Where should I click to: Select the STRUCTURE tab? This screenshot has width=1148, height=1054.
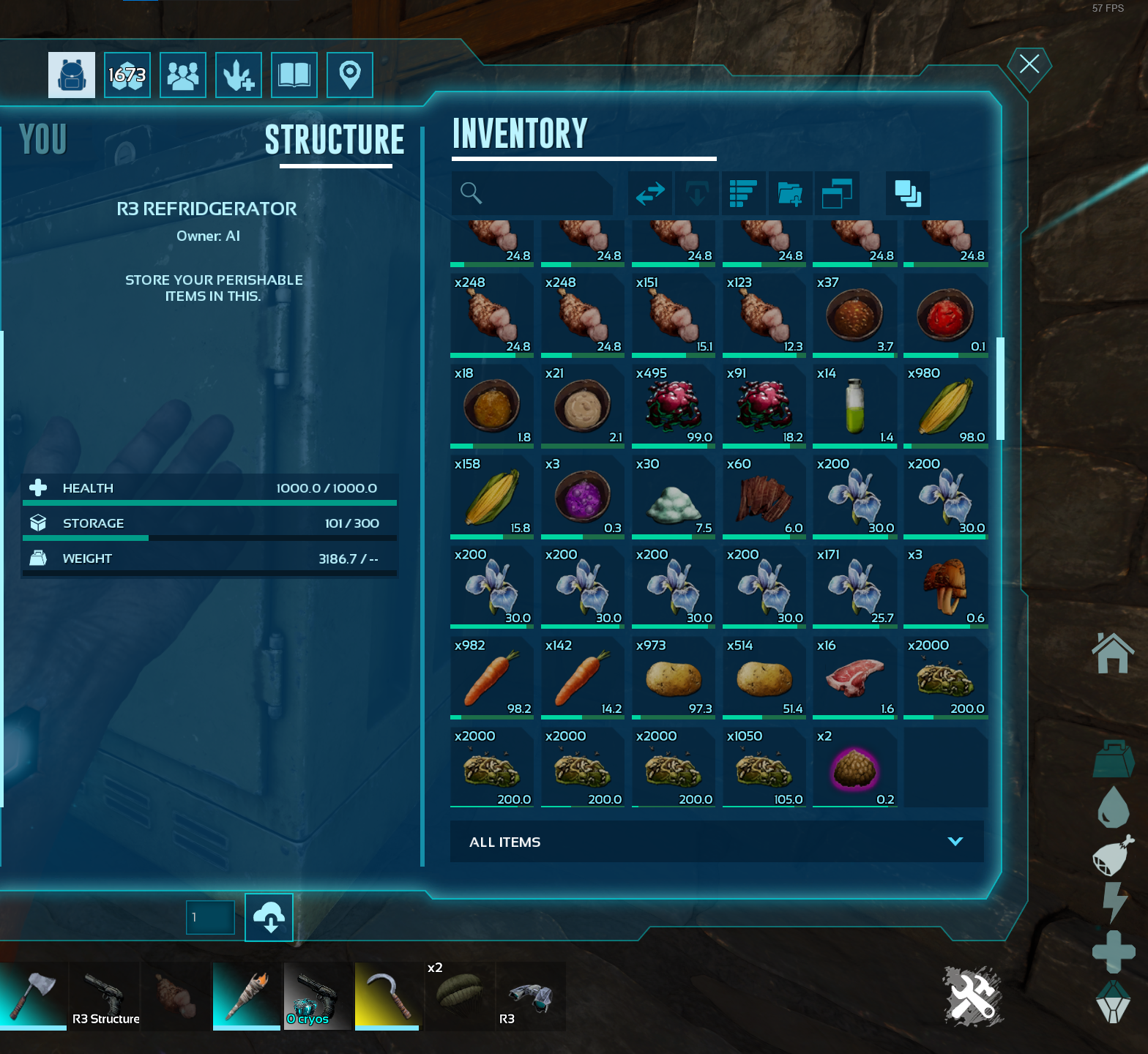tap(335, 140)
